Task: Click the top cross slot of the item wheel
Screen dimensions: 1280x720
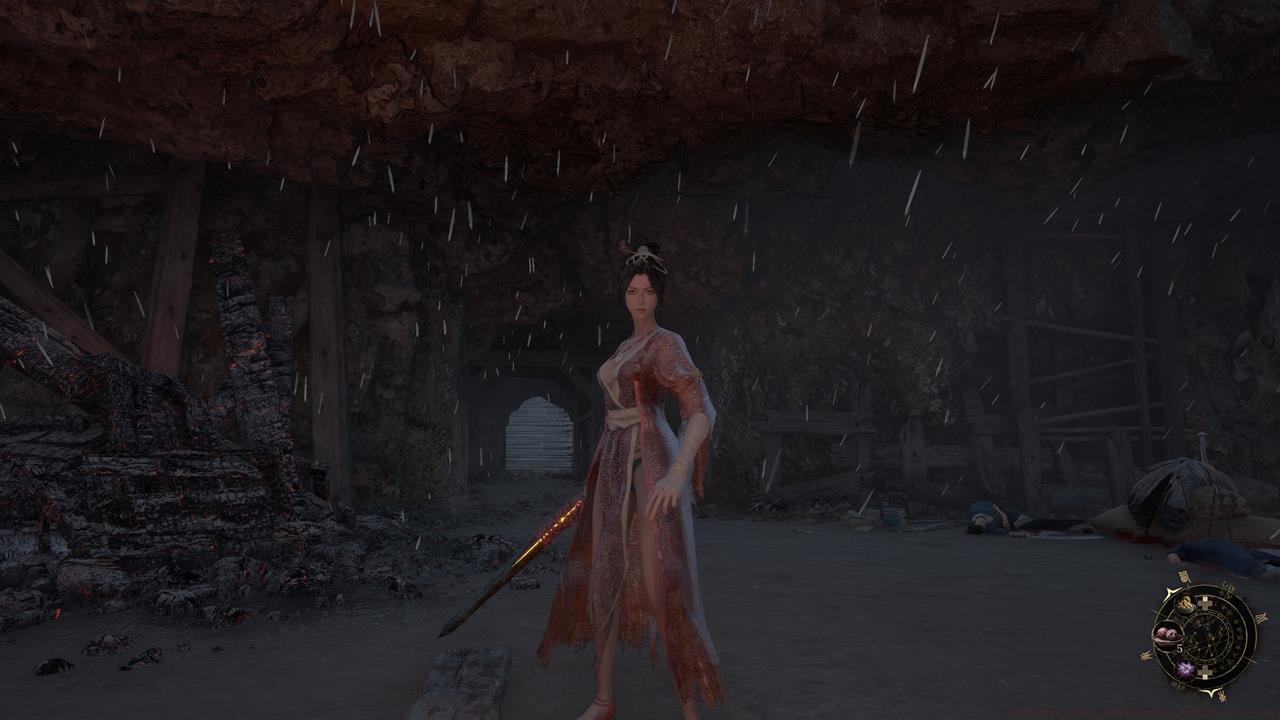Action: [1206, 602]
